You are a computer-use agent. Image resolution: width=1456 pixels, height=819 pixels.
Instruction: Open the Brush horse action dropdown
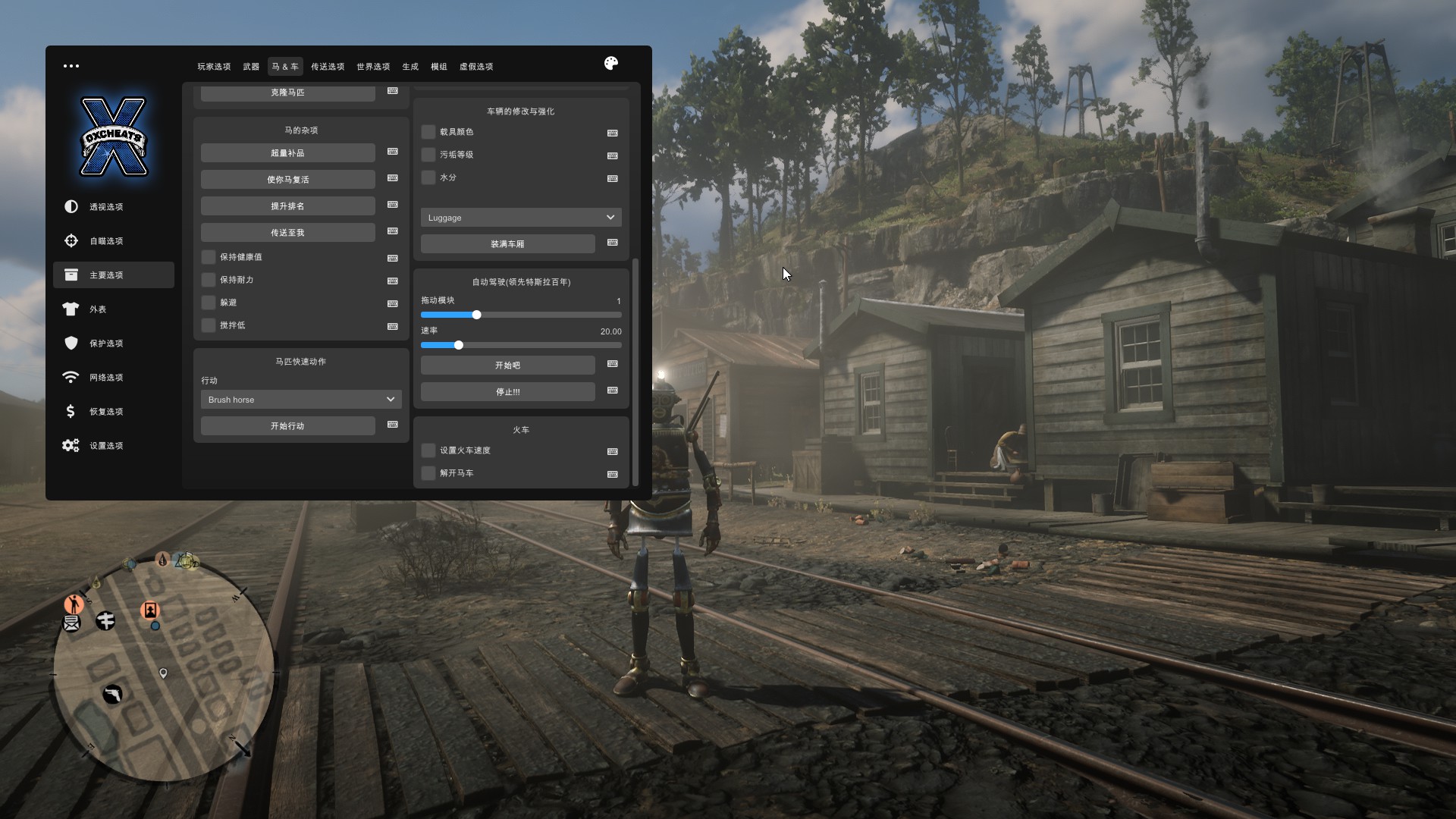coord(301,400)
